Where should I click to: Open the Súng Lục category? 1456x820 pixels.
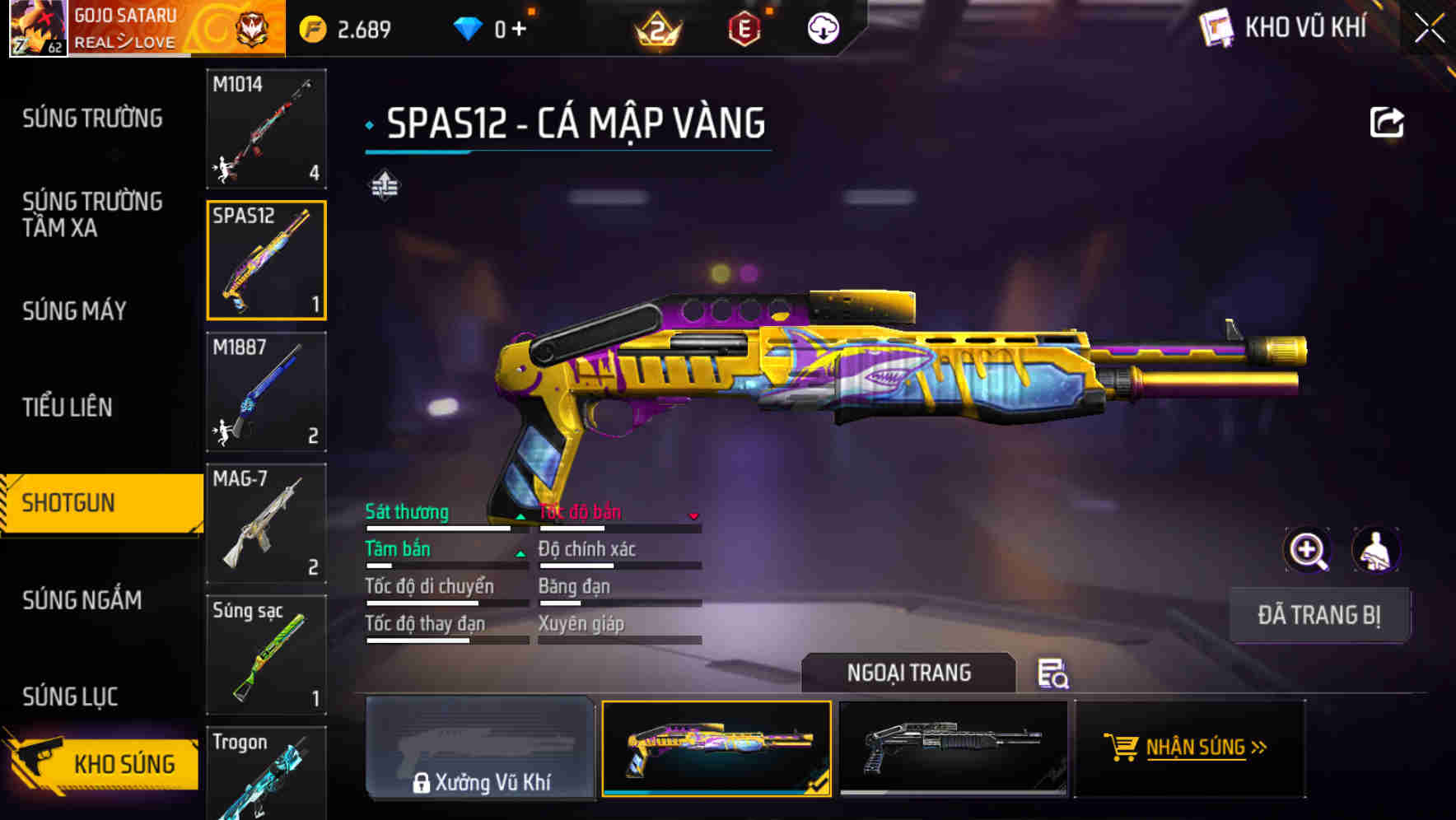(70, 697)
